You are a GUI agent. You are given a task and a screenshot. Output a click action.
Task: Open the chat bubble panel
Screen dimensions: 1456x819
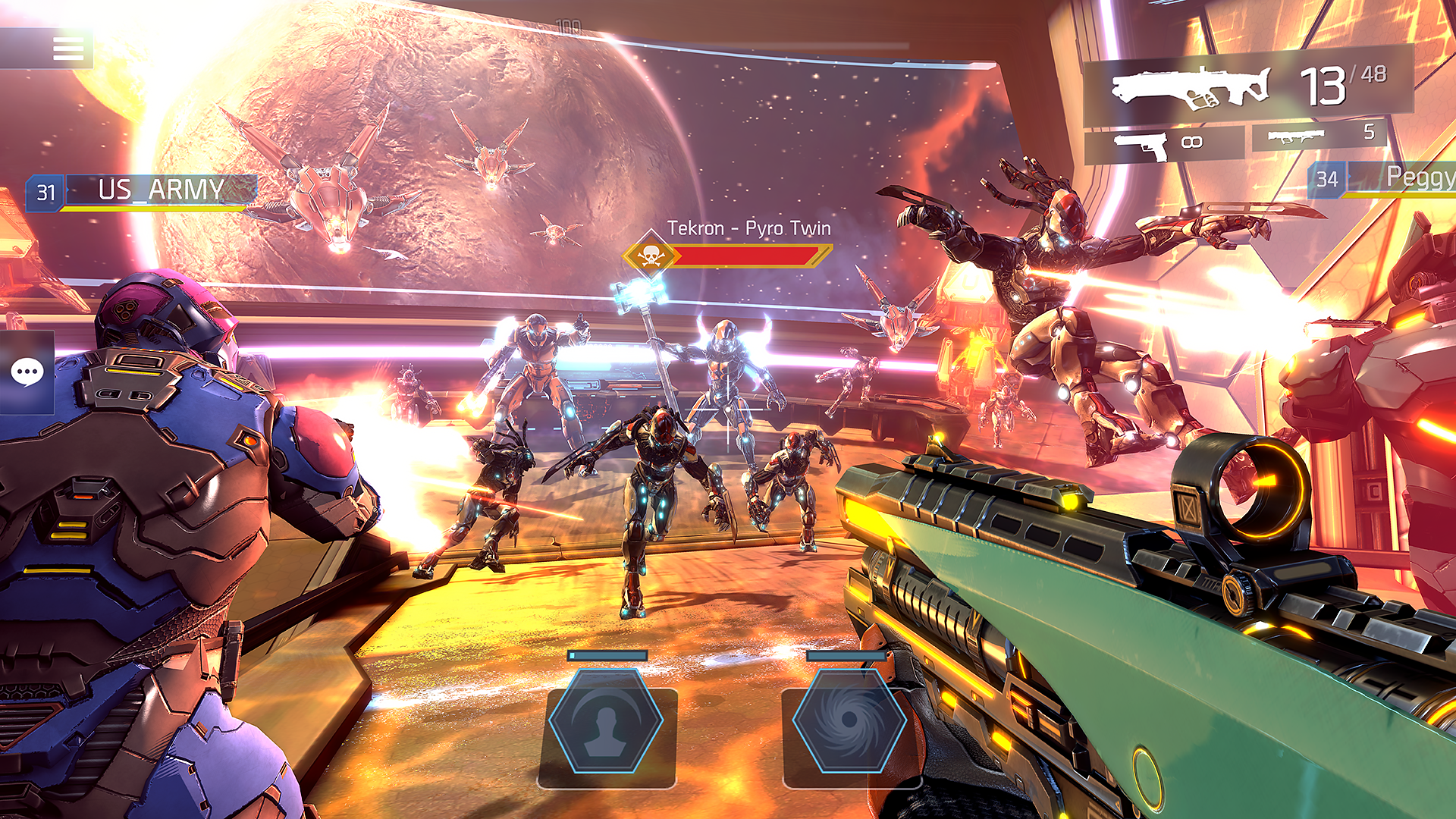(29, 372)
